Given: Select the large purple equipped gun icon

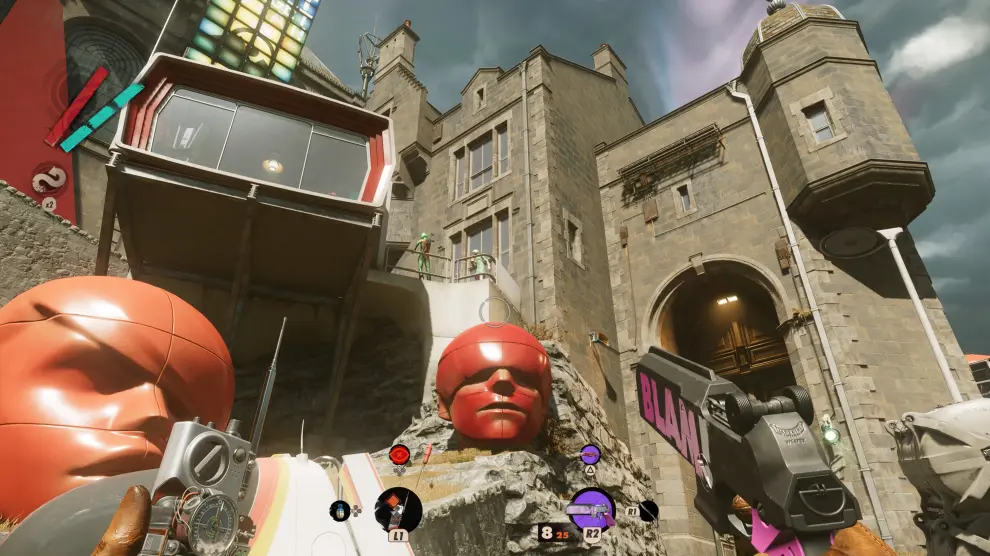Looking at the screenshot, I should tap(591, 509).
